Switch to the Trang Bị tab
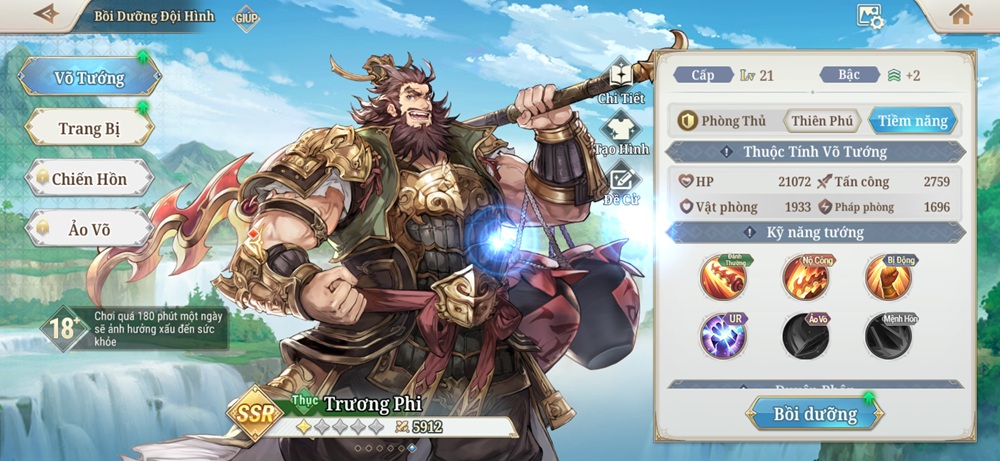The image size is (1000, 461). (x=89, y=128)
